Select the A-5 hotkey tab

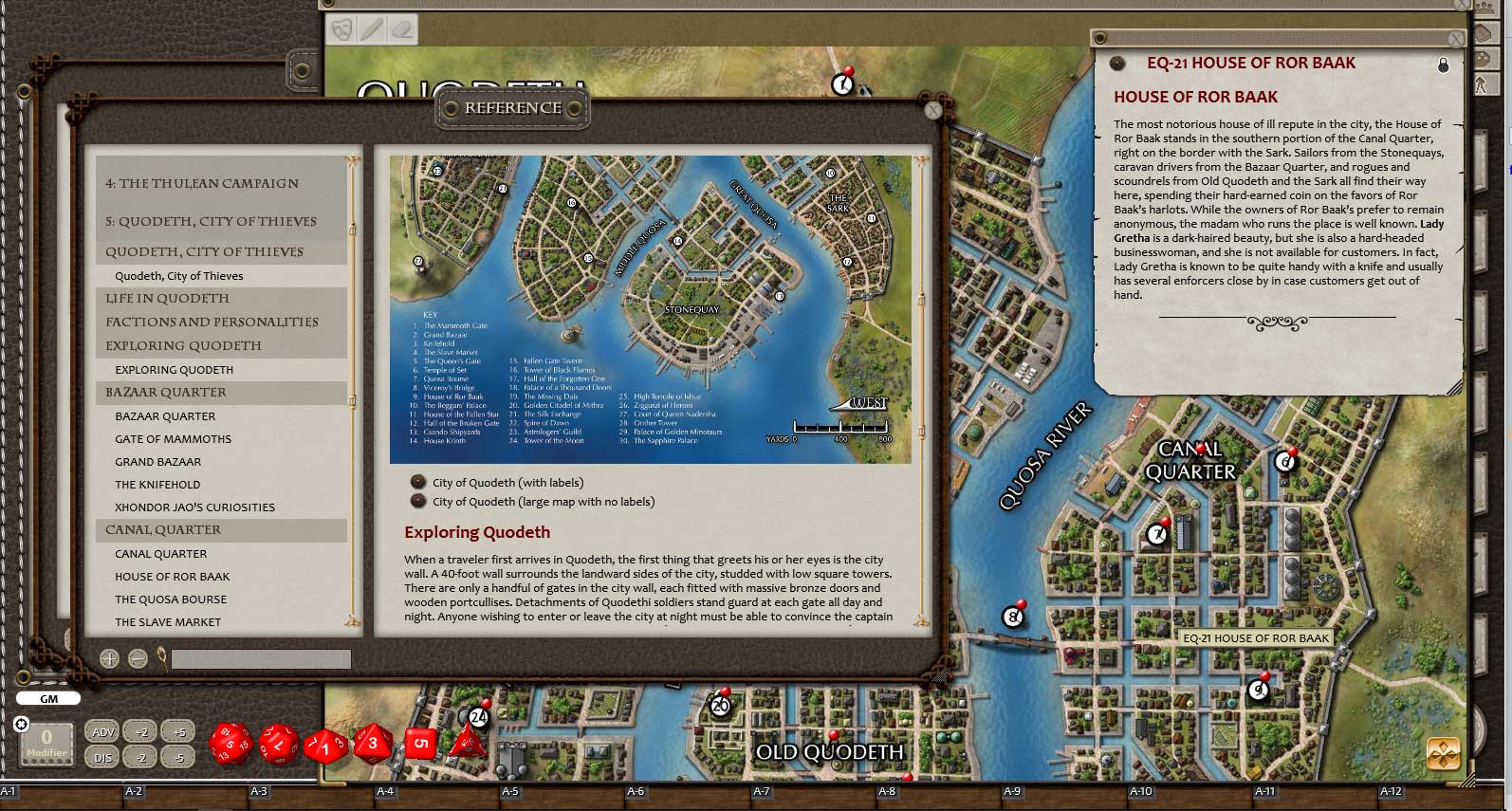(511, 789)
